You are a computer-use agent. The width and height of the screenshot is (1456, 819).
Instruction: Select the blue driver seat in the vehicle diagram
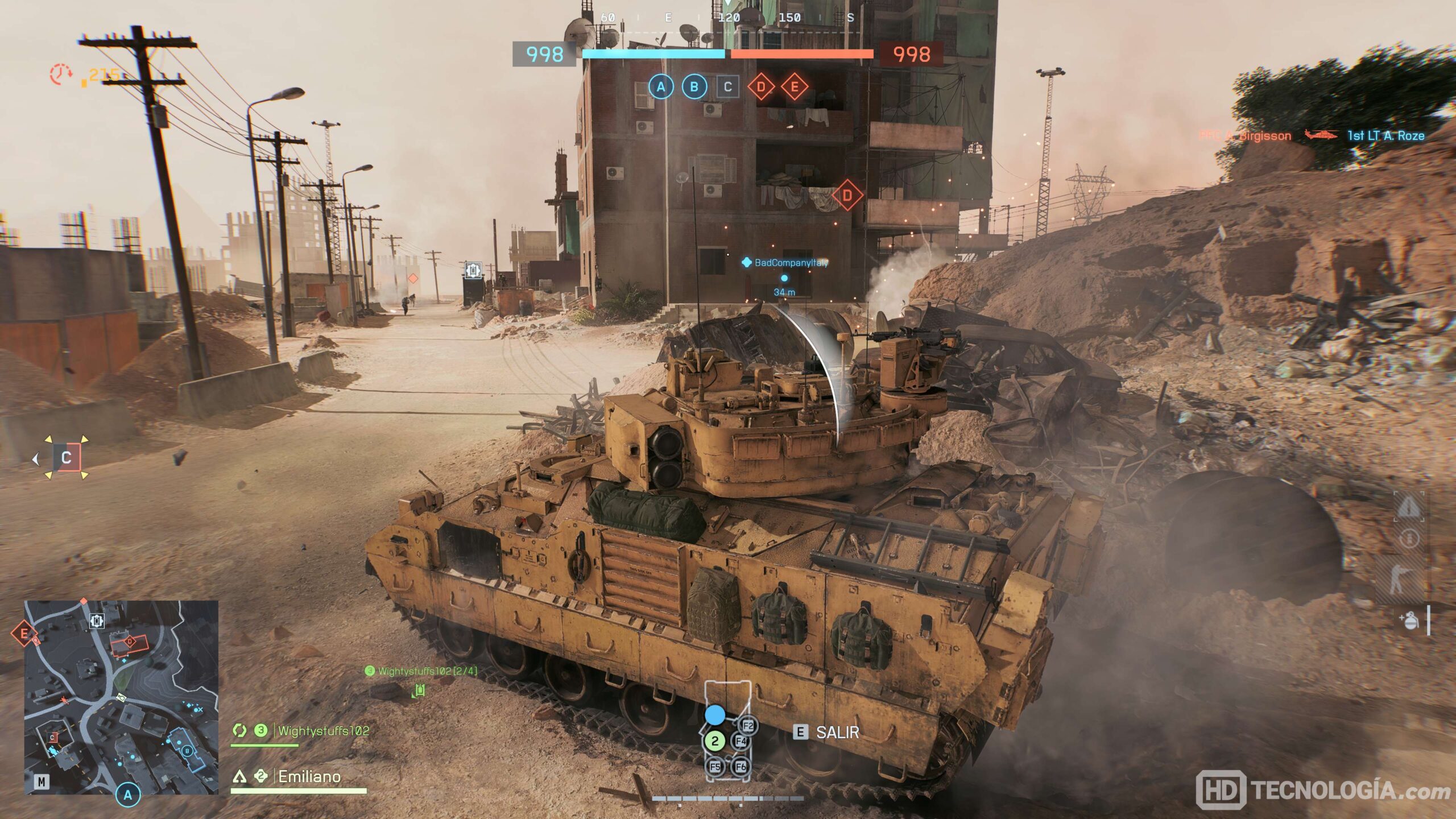coord(715,715)
